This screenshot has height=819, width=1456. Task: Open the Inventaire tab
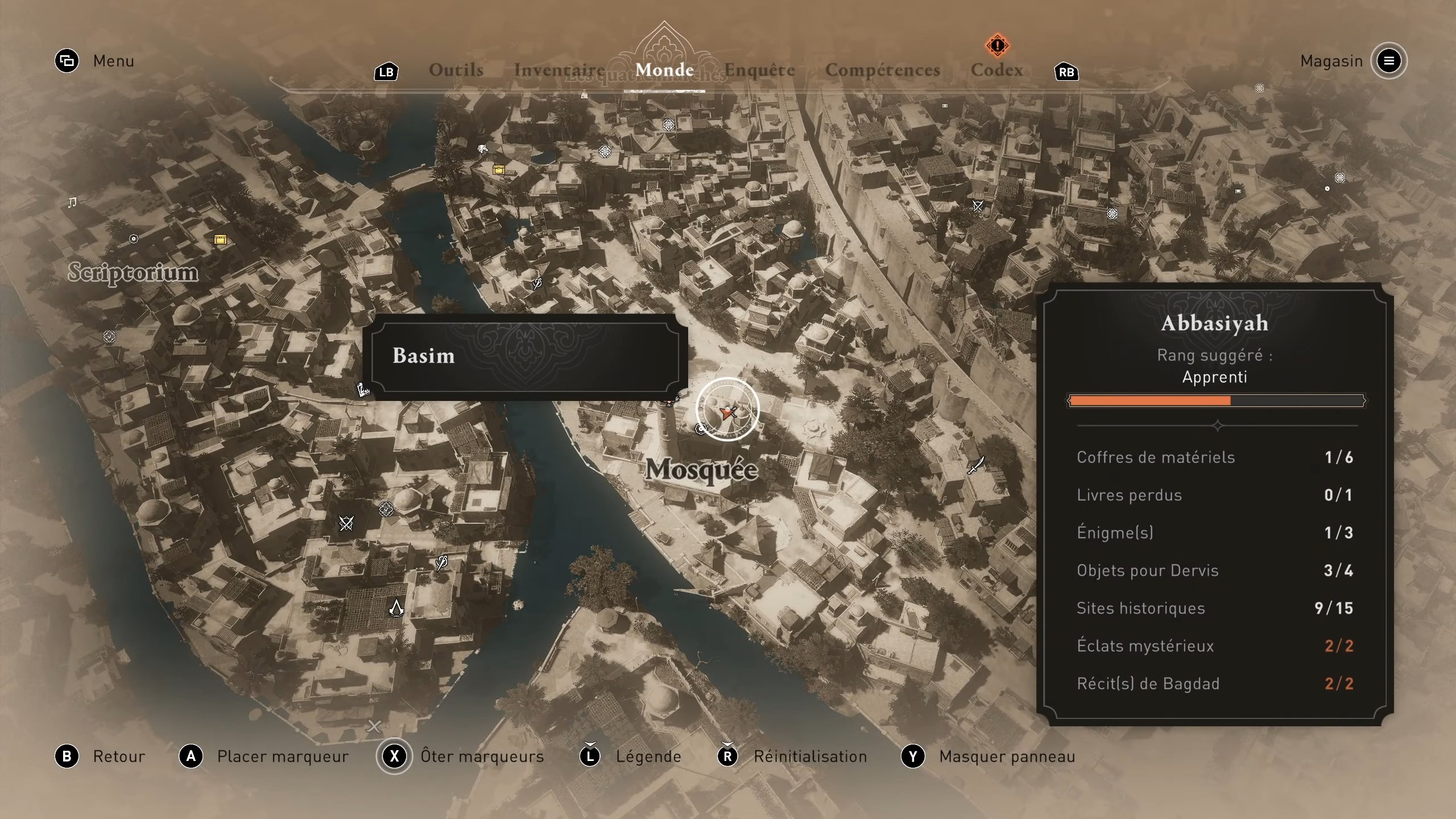coord(559,70)
